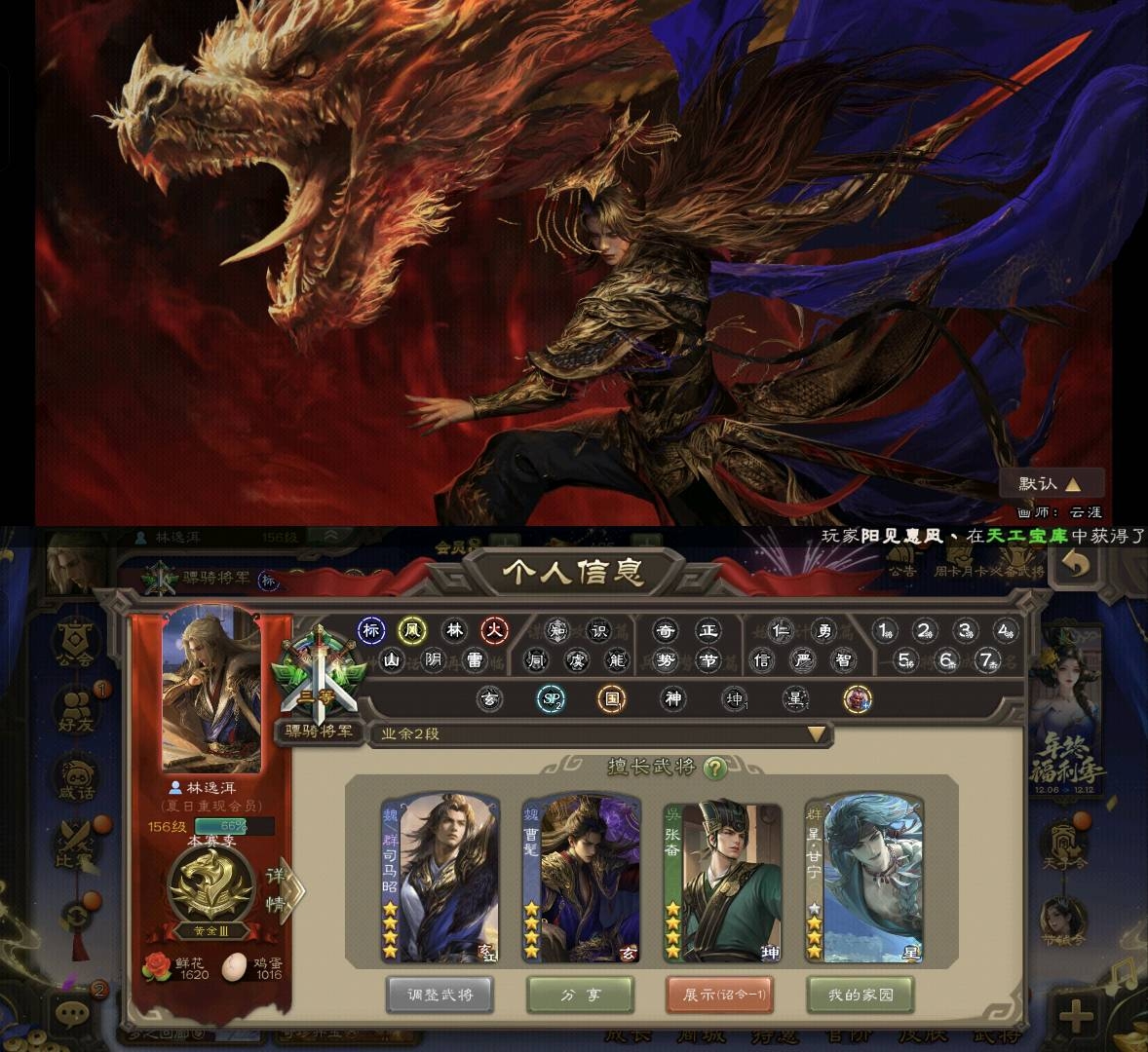Image resolution: width=1148 pixels, height=1052 pixels.
Task: Open the 默认 skin selector
Action: [x=1051, y=483]
